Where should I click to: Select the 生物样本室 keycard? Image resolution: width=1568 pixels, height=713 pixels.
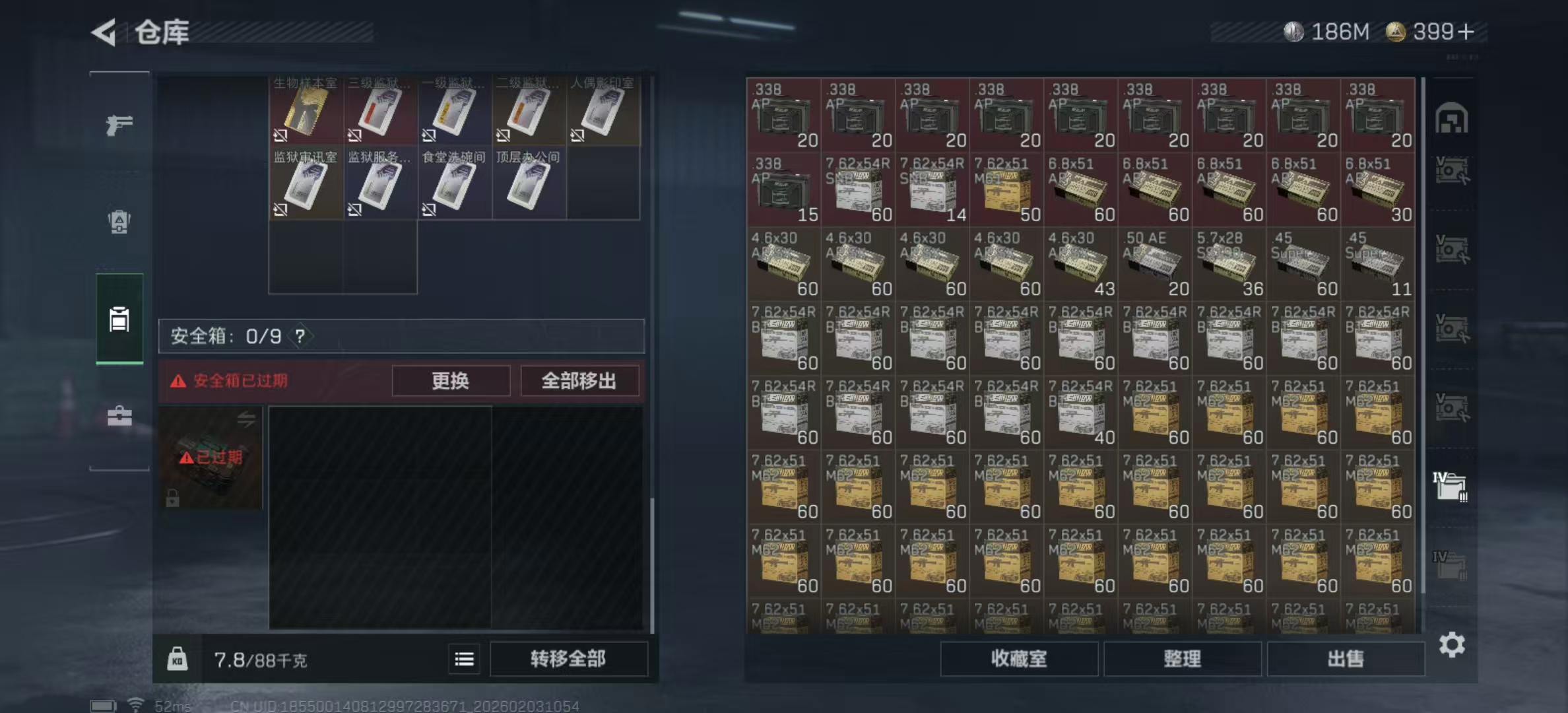pyautogui.click(x=305, y=109)
